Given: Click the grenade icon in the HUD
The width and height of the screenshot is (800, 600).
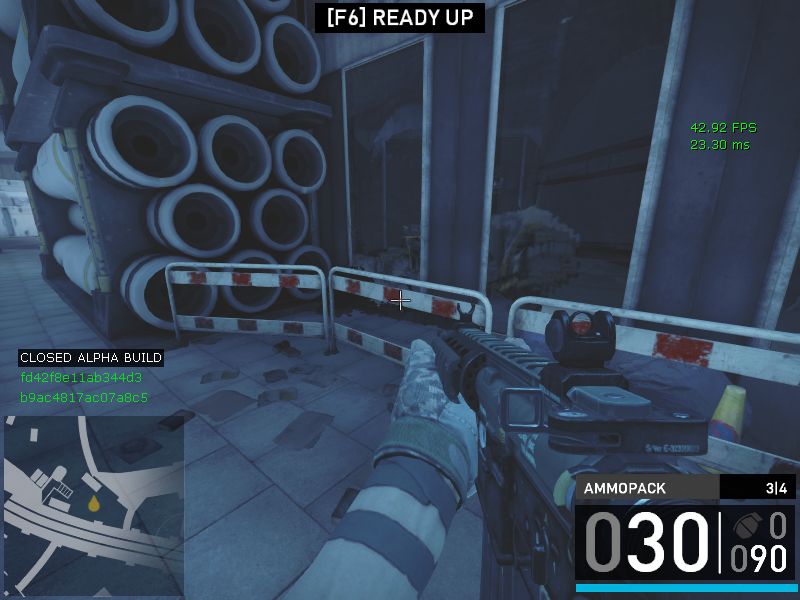Looking at the screenshot, I should point(747,526).
